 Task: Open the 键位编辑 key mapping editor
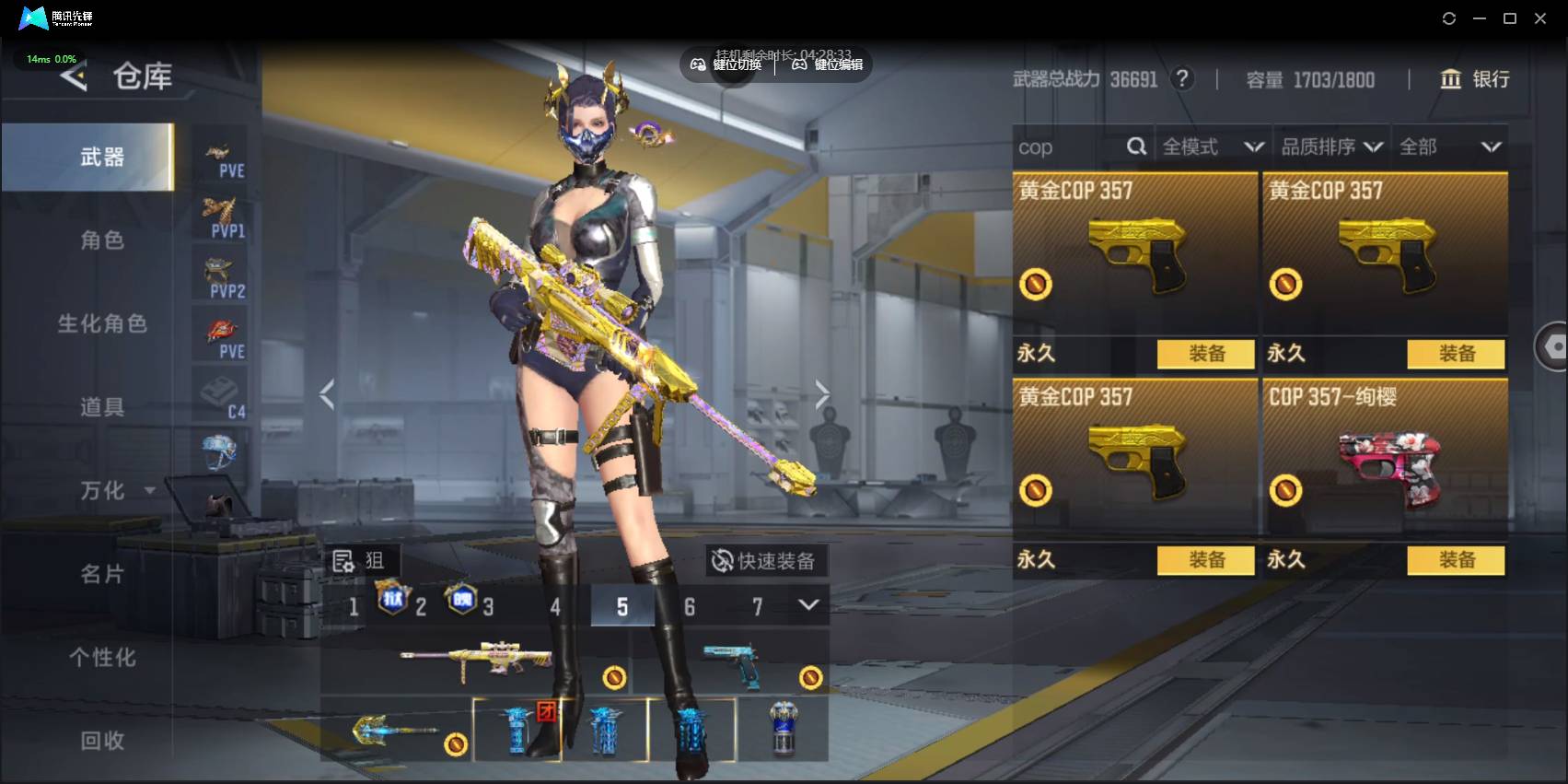tap(828, 64)
